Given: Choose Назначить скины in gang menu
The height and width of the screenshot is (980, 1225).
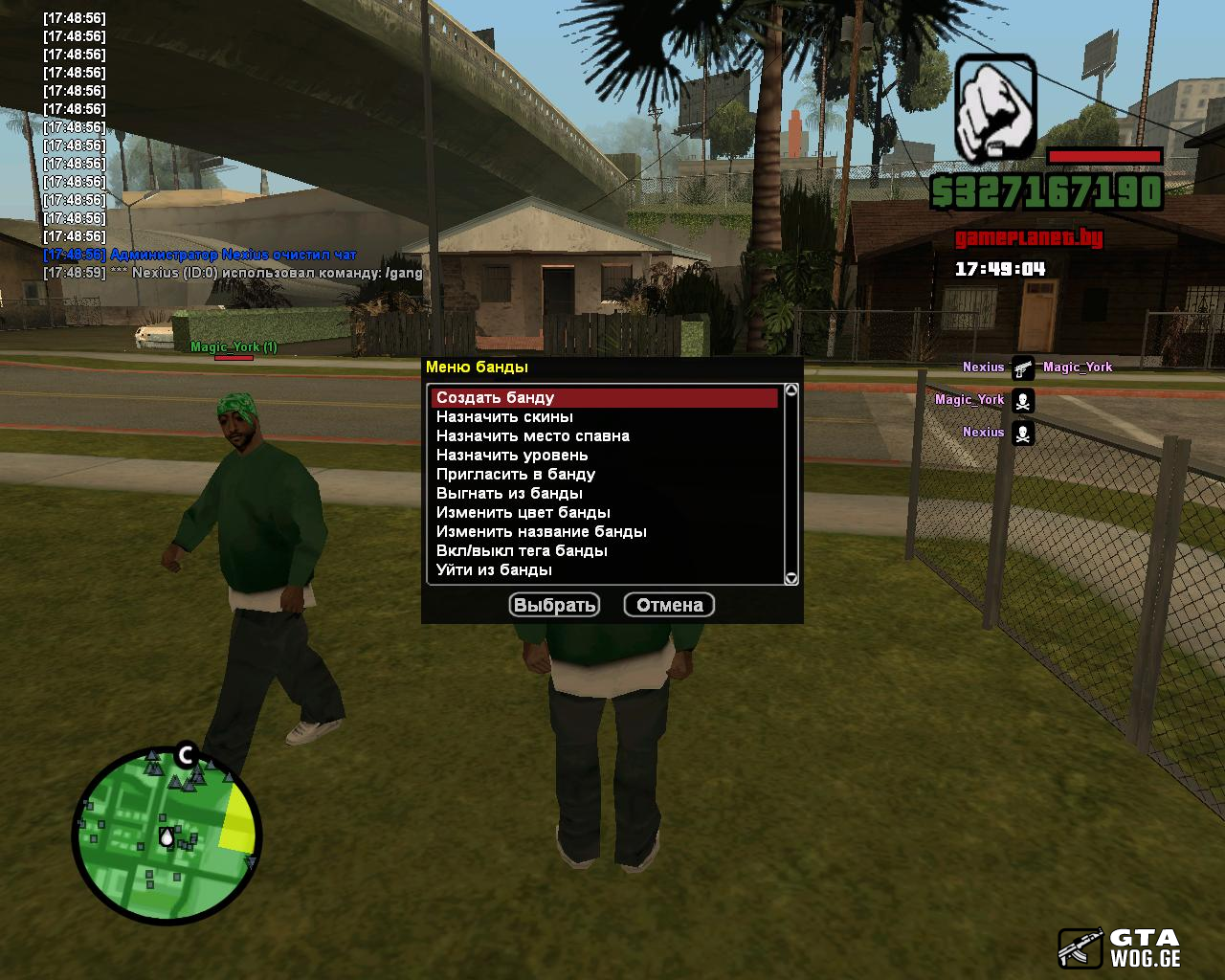Looking at the screenshot, I should (x=505, y=417).
